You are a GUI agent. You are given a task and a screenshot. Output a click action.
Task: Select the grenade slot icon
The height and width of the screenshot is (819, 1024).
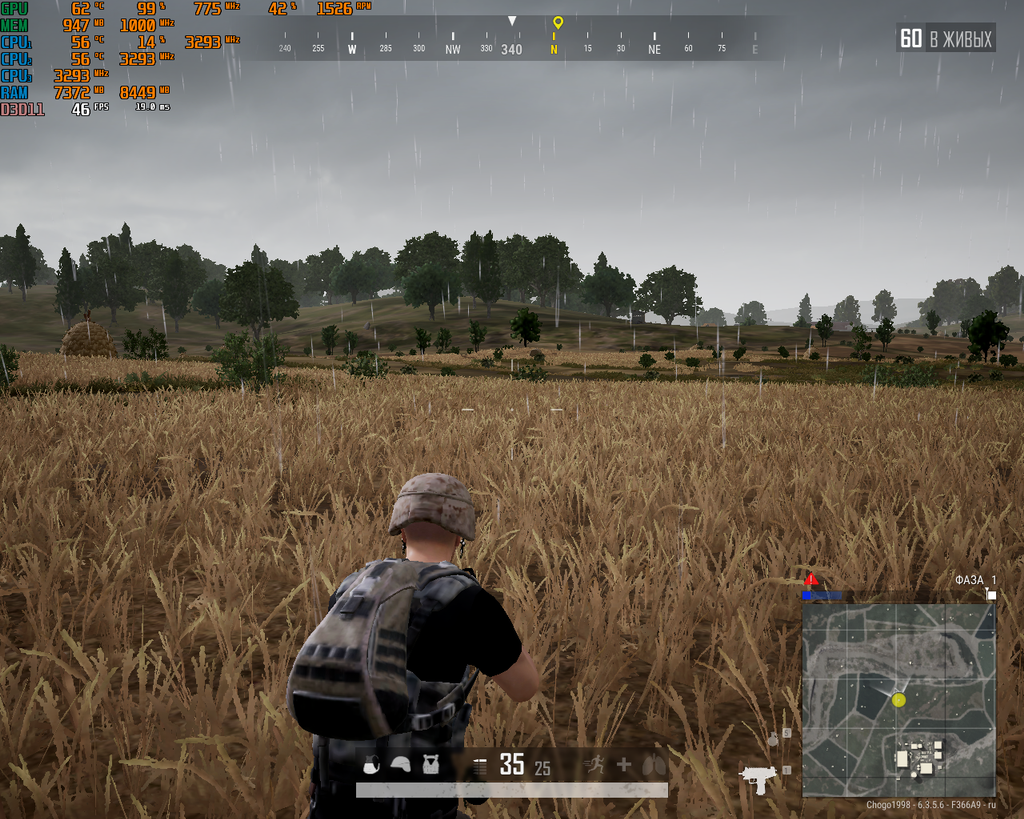pos(773,739)
